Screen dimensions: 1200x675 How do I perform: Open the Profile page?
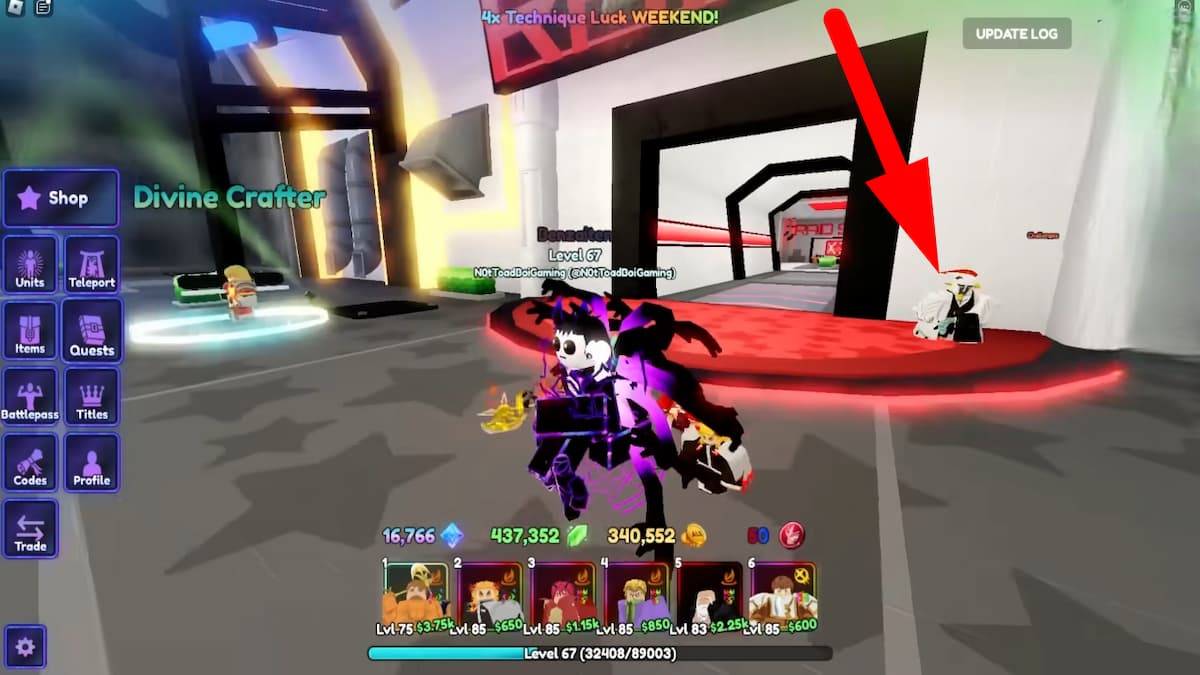tap(92, 463)
